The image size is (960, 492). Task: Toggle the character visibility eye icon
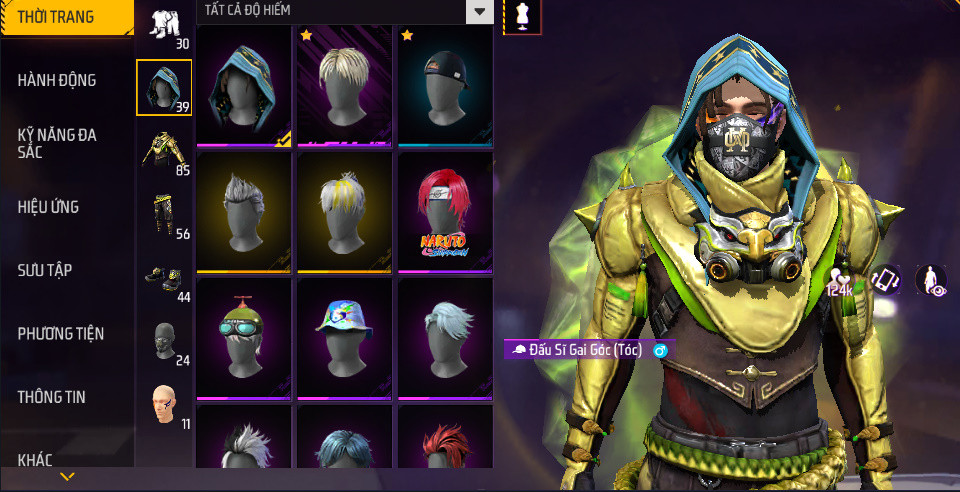[x=931, y=280]
